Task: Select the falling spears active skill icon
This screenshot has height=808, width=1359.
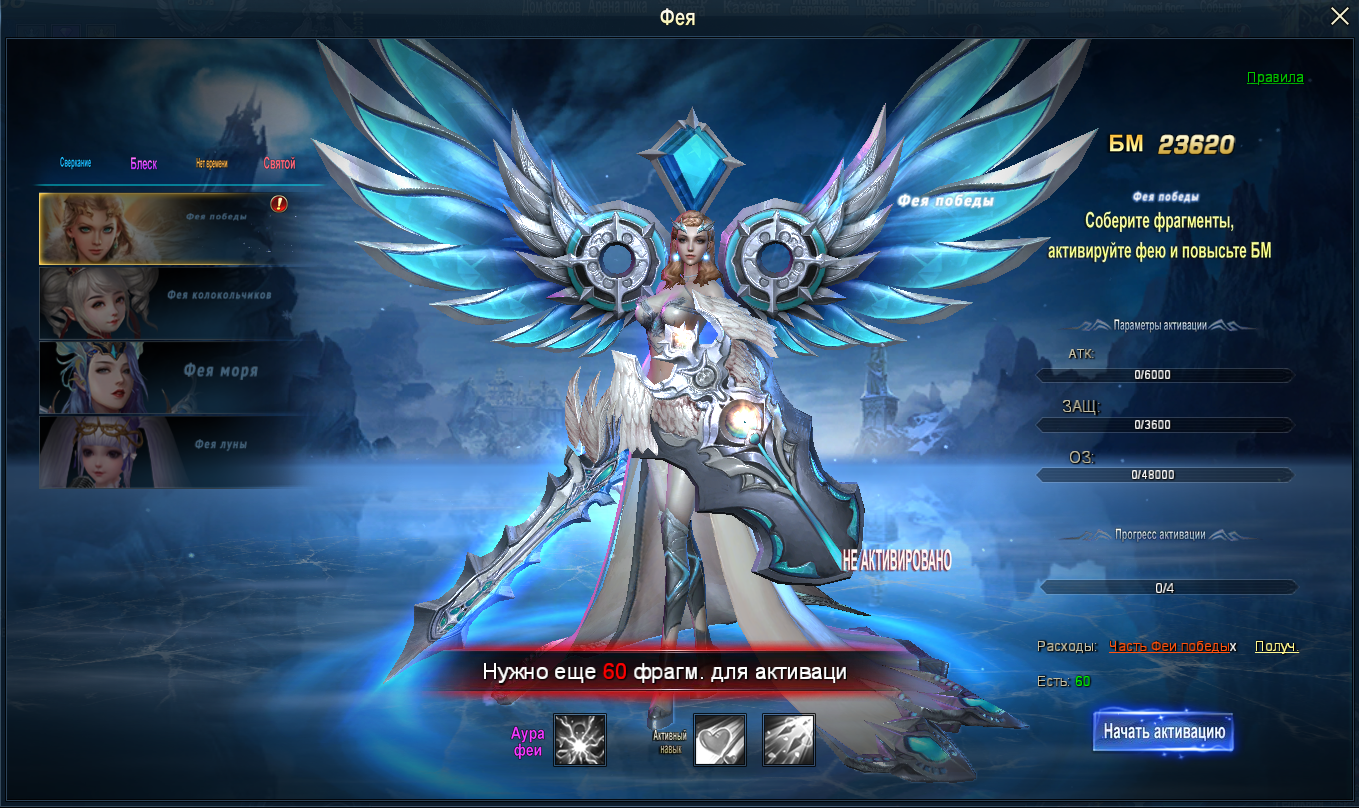Action: click(x=789, y=740)
